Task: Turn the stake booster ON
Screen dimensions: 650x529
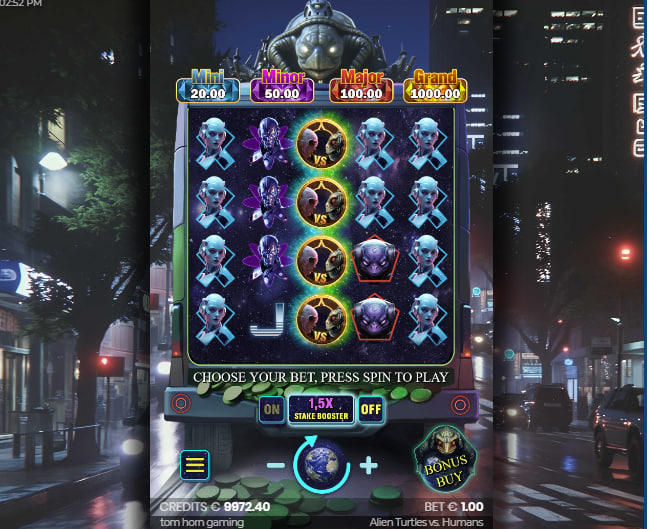Action: tap(271, 408)
